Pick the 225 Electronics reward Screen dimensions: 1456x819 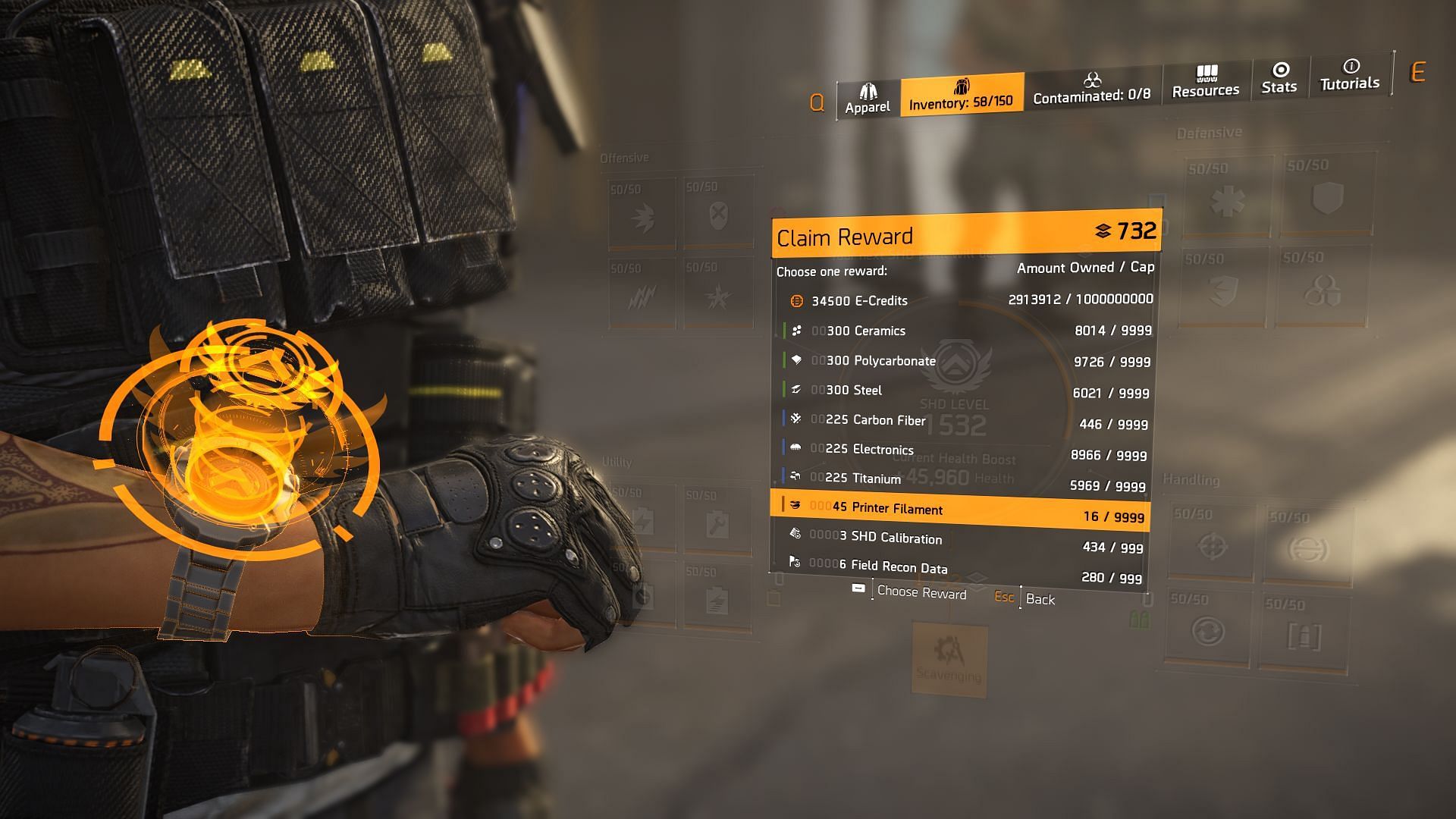(963, 451)
